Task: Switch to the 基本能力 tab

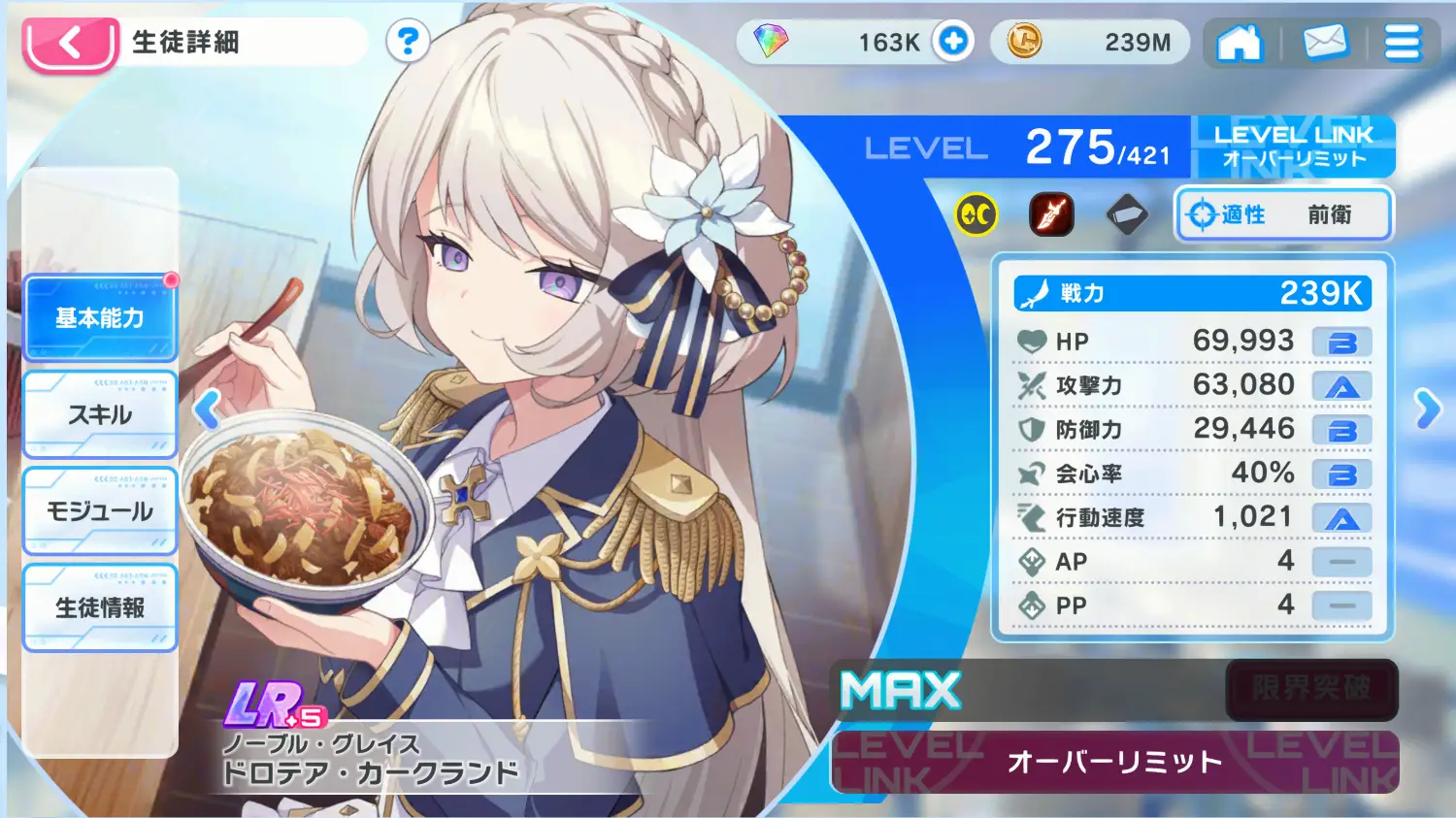Action: coord(100,318)
